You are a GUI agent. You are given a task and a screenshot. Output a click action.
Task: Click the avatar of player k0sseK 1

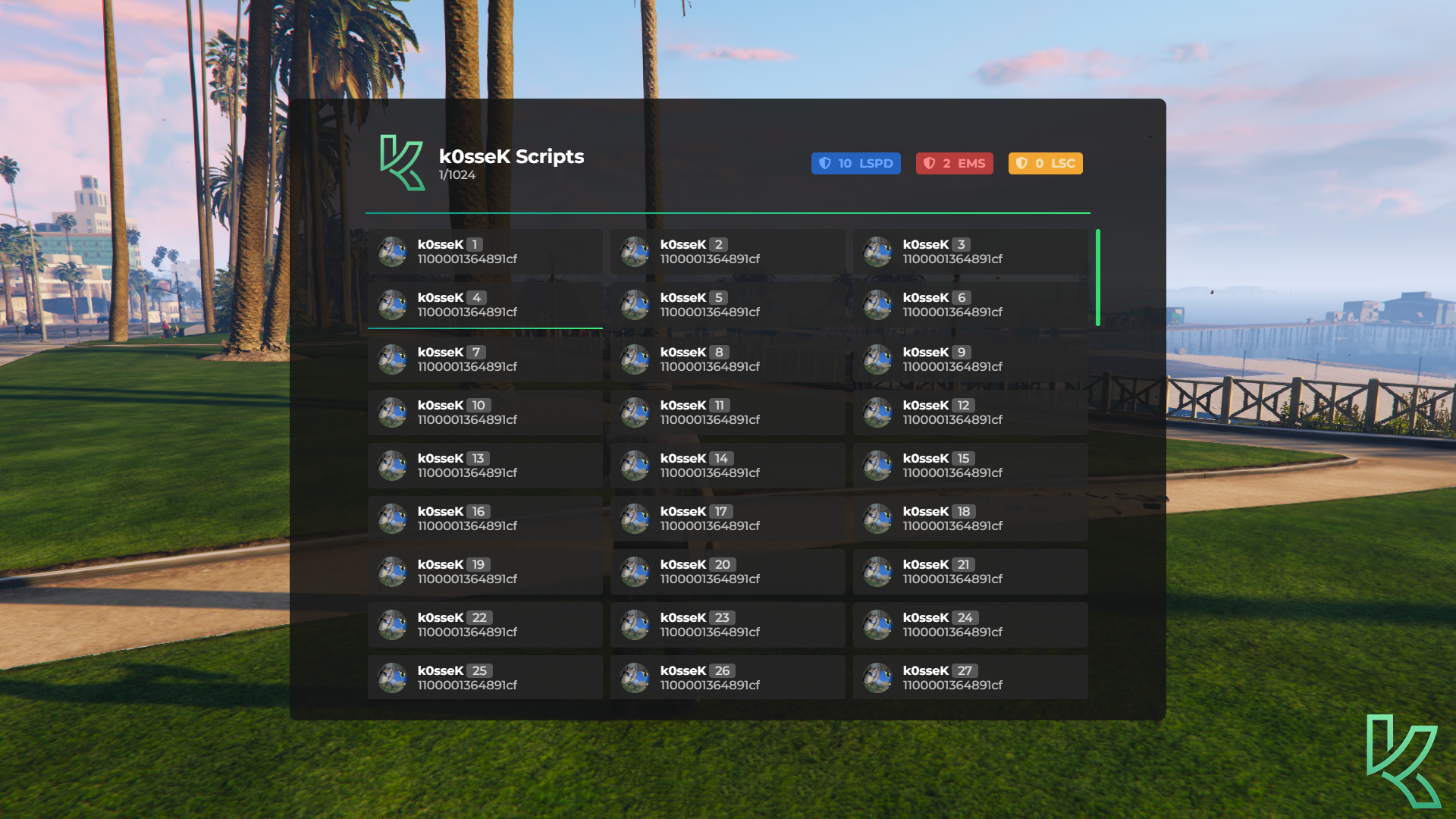[392, 253]
